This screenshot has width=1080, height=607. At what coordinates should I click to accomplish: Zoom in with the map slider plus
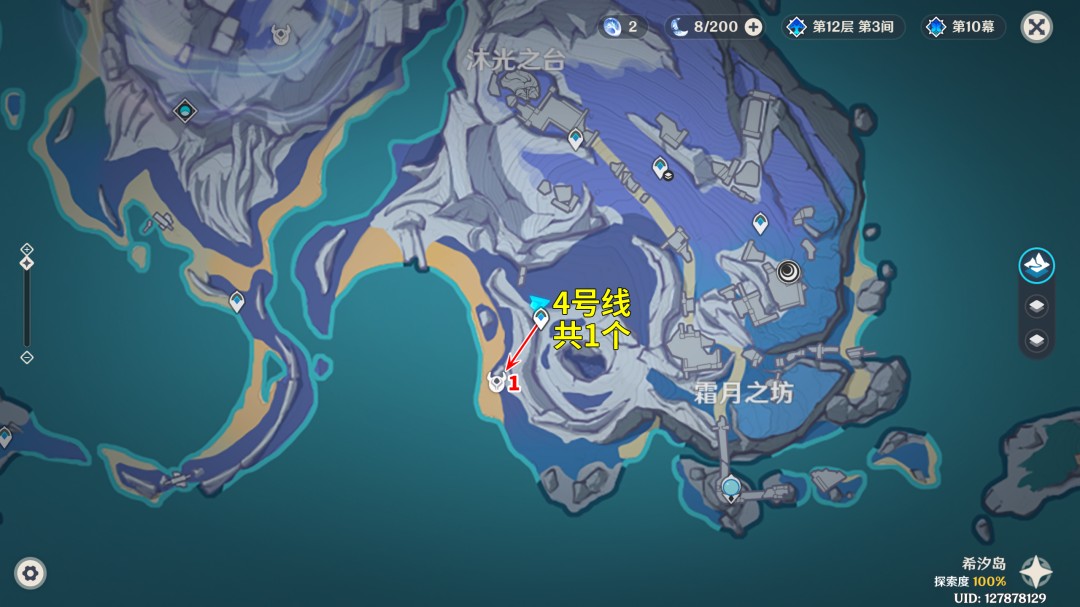pos(27,249)
